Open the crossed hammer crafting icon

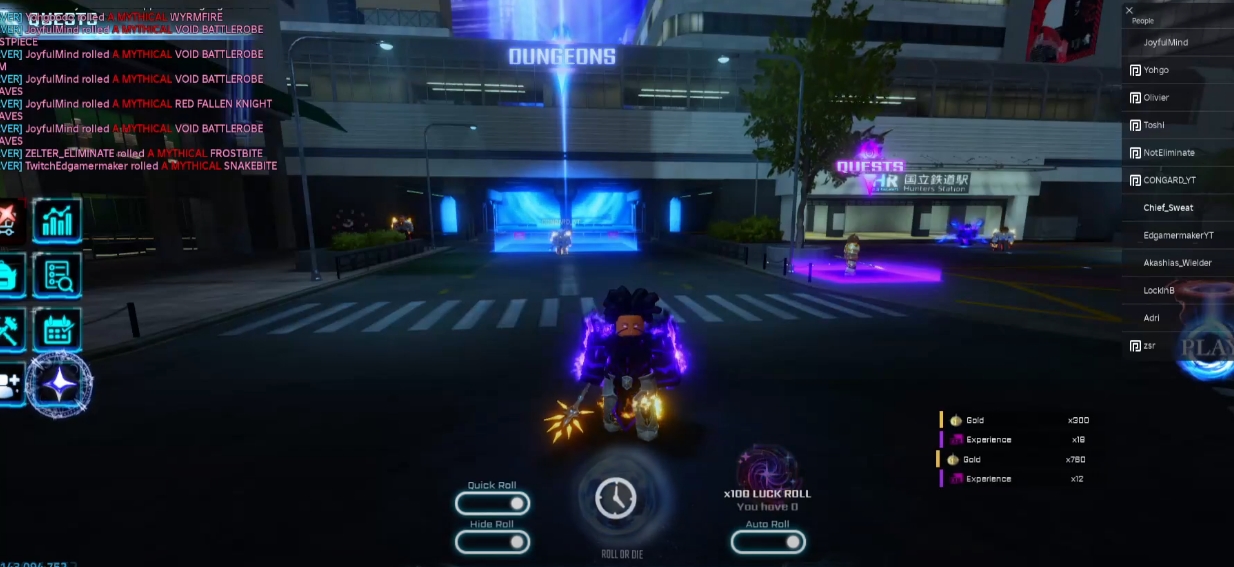coord(8,329)
